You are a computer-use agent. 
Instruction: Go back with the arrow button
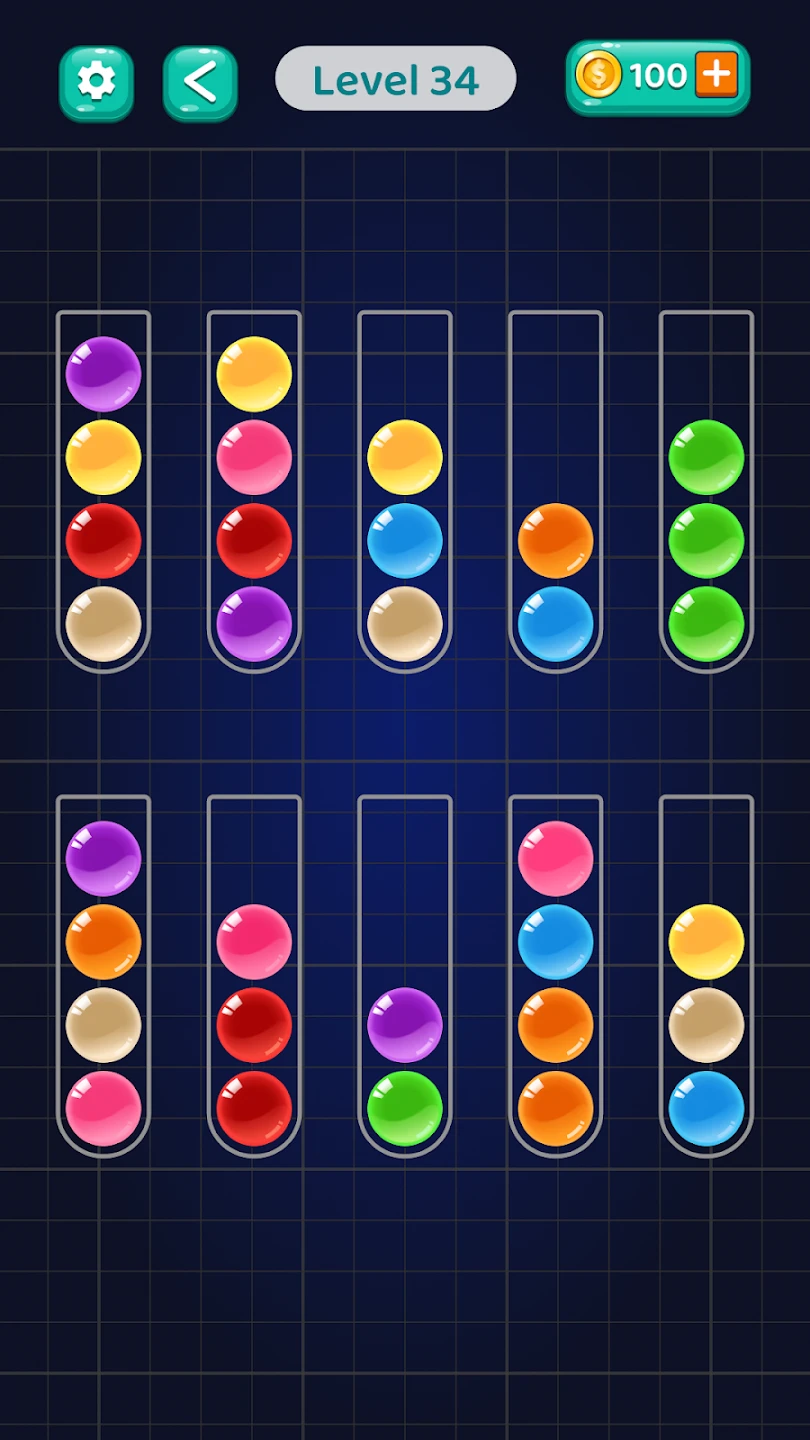point(200,83)
